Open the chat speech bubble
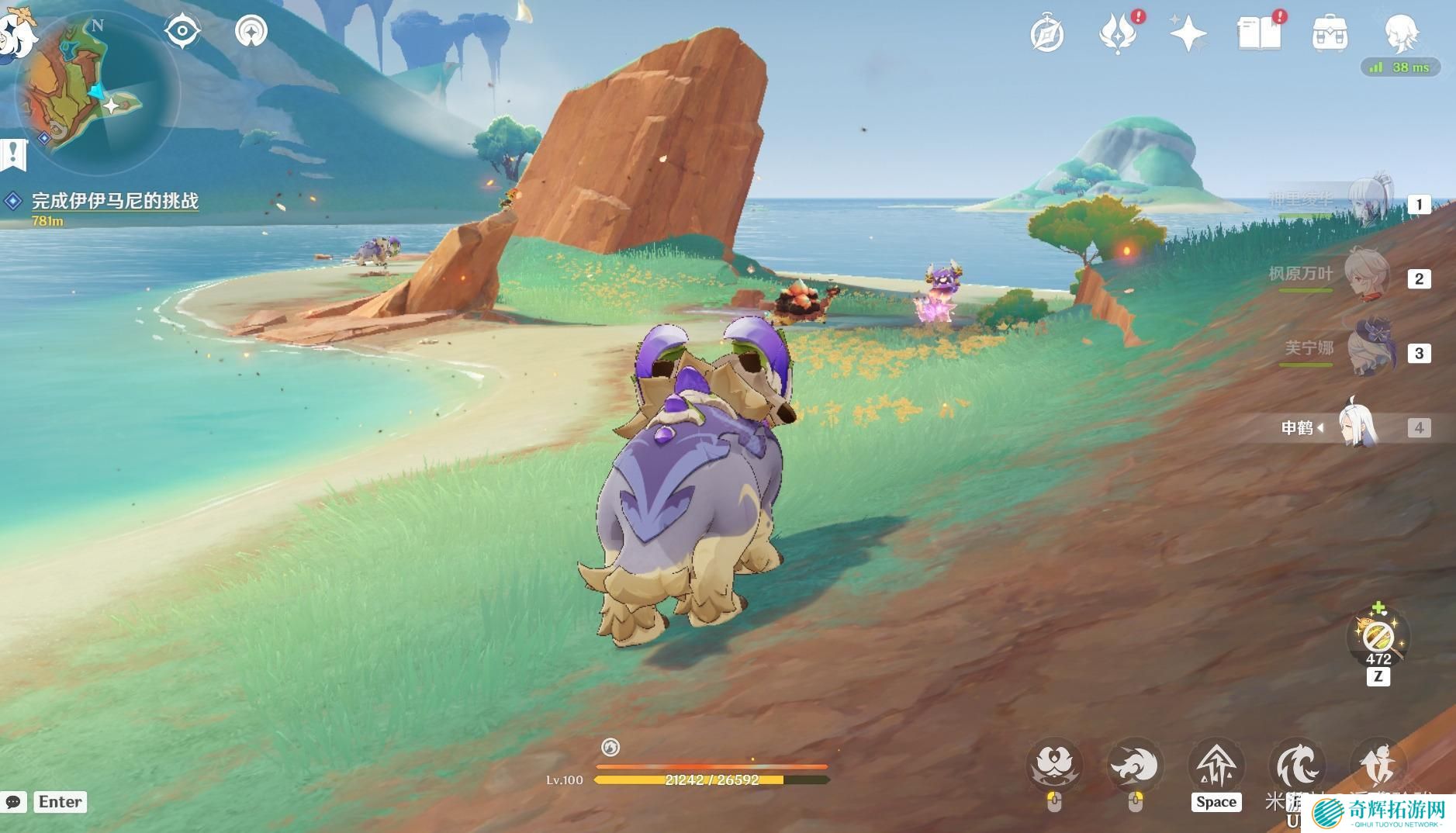This screenshot has width=1456, height=833. point(14,802)
